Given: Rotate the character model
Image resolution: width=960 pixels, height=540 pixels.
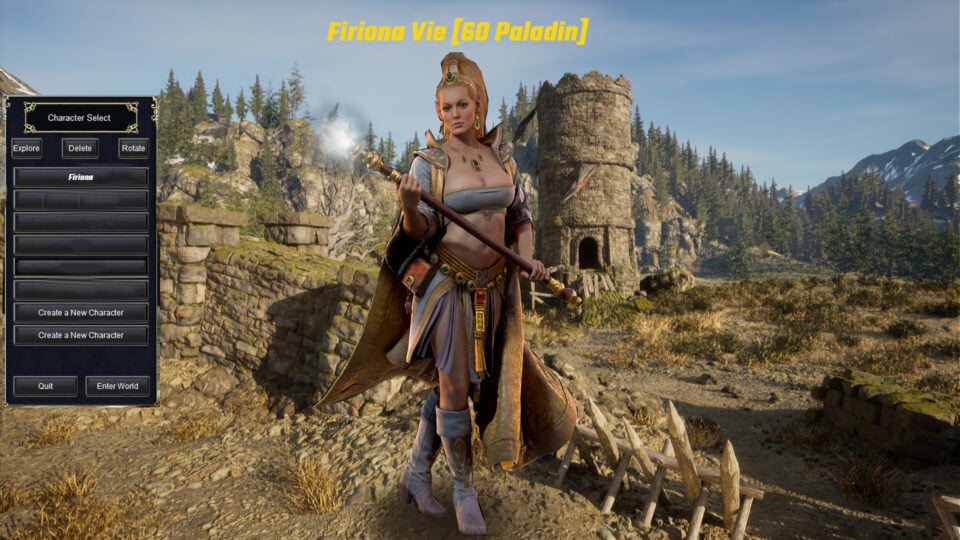Looking at the screenshot, I should 133,148.
